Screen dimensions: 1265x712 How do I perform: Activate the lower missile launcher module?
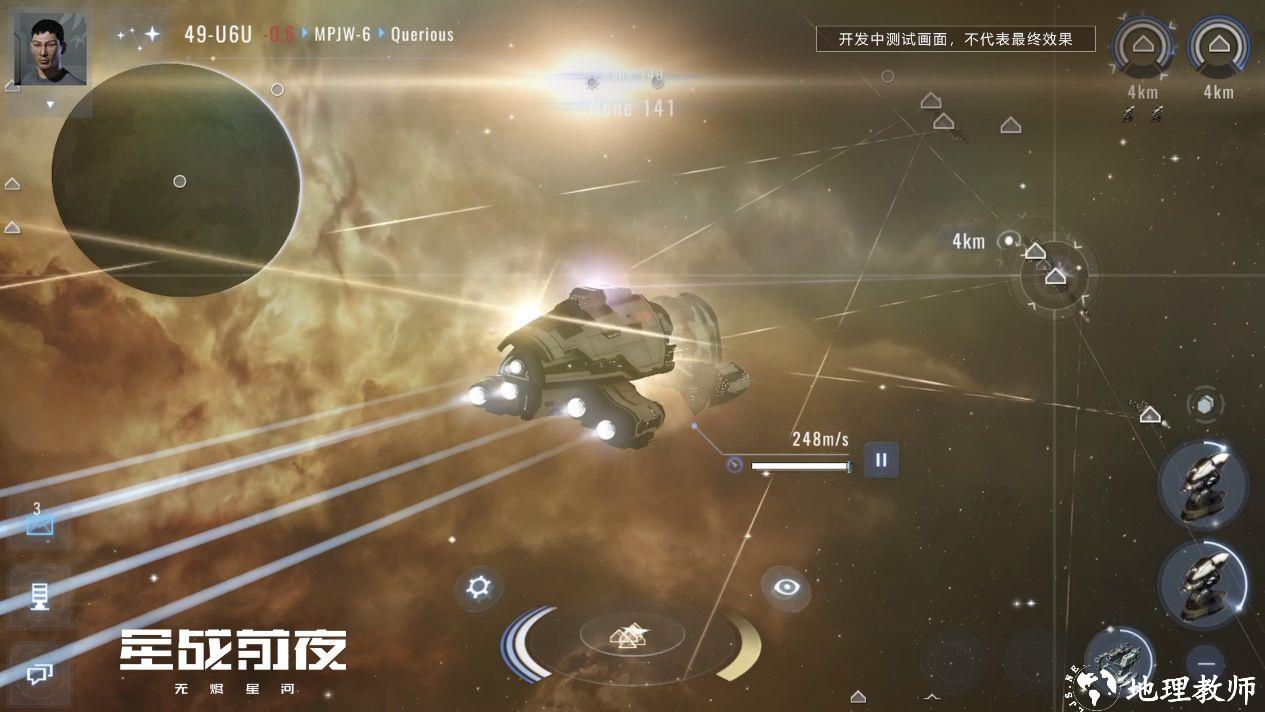click(1203, 583)
